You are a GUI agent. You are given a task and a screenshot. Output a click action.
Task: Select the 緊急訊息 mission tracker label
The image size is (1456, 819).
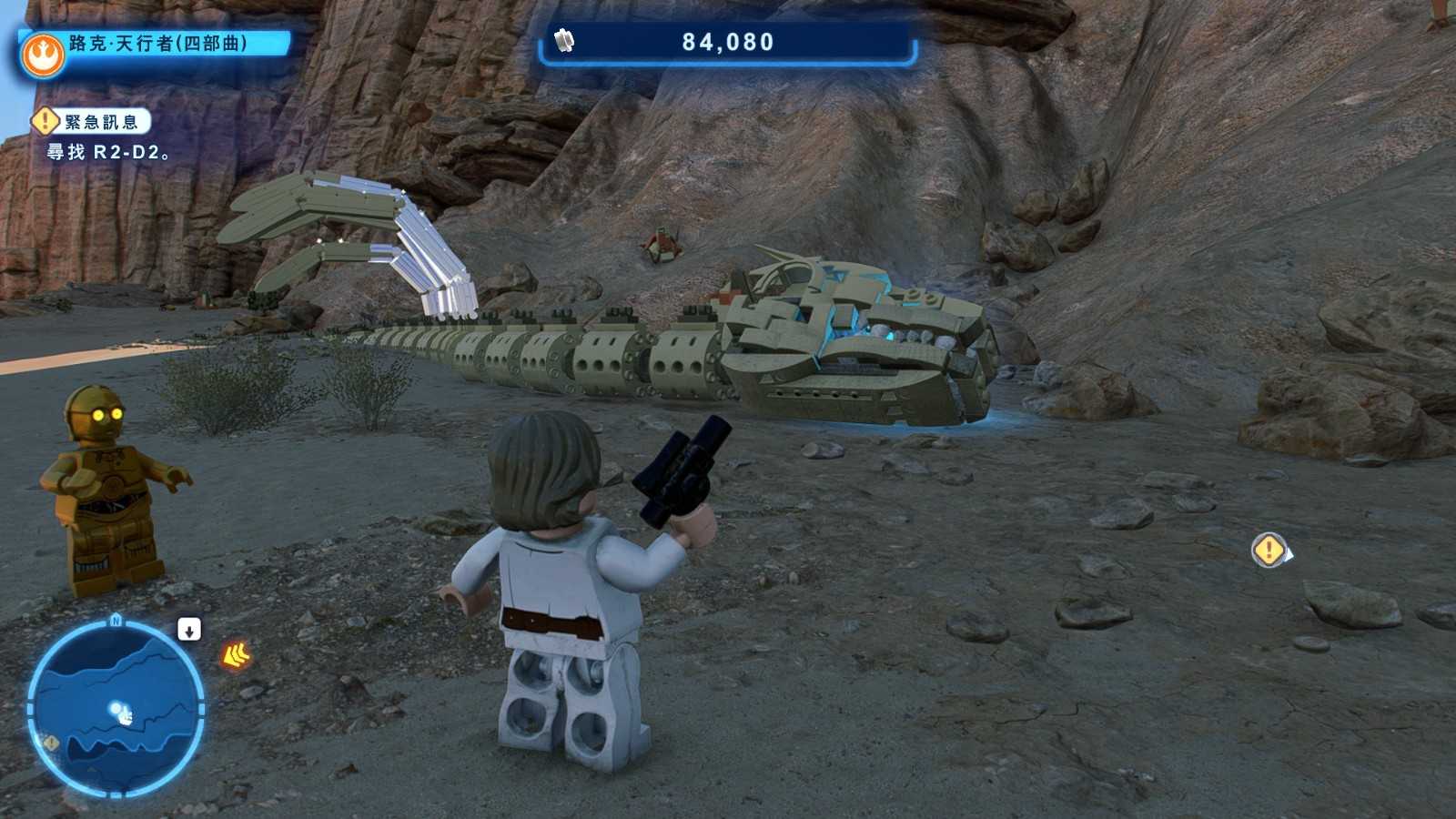(100, 122)
